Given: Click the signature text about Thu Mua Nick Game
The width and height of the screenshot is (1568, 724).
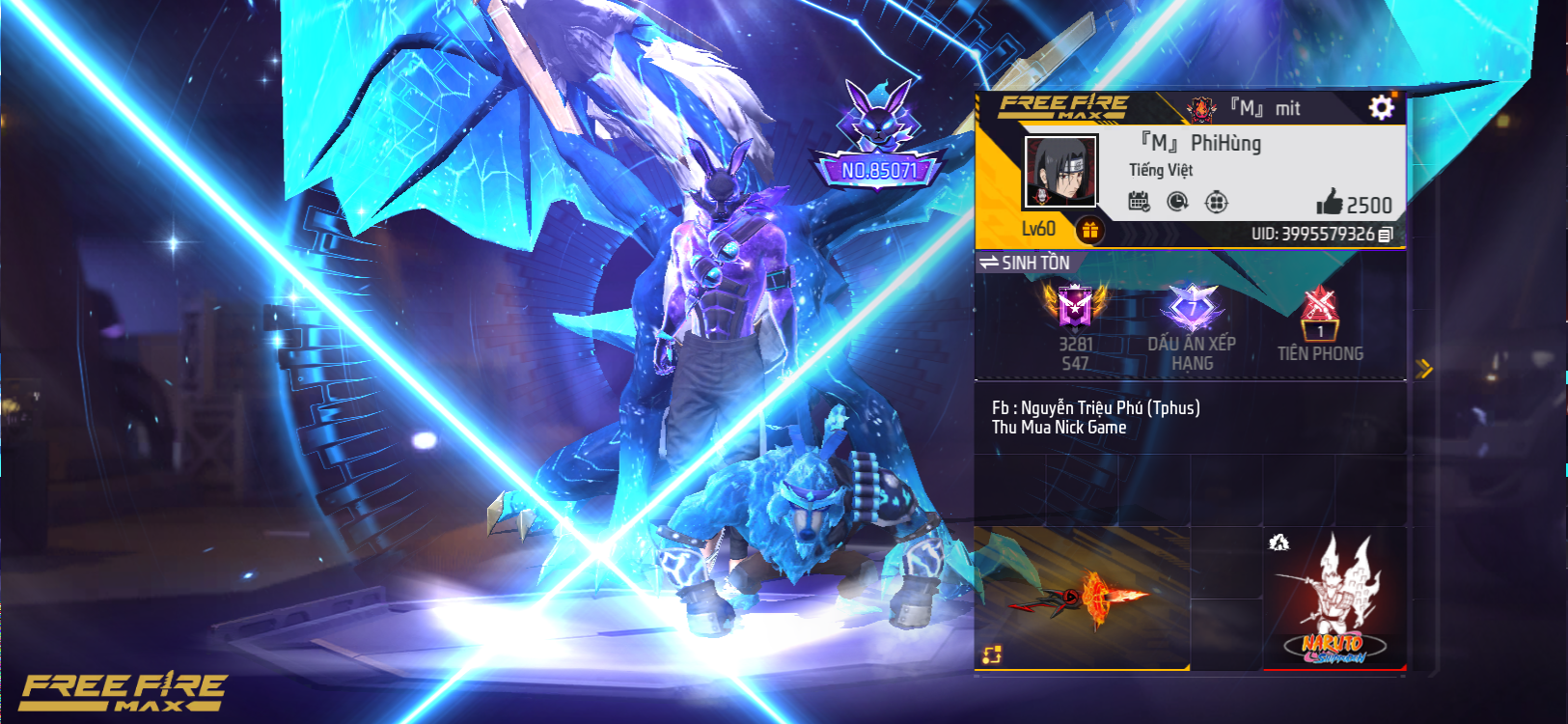Looking at the screenshot, I should [1096, 417].
